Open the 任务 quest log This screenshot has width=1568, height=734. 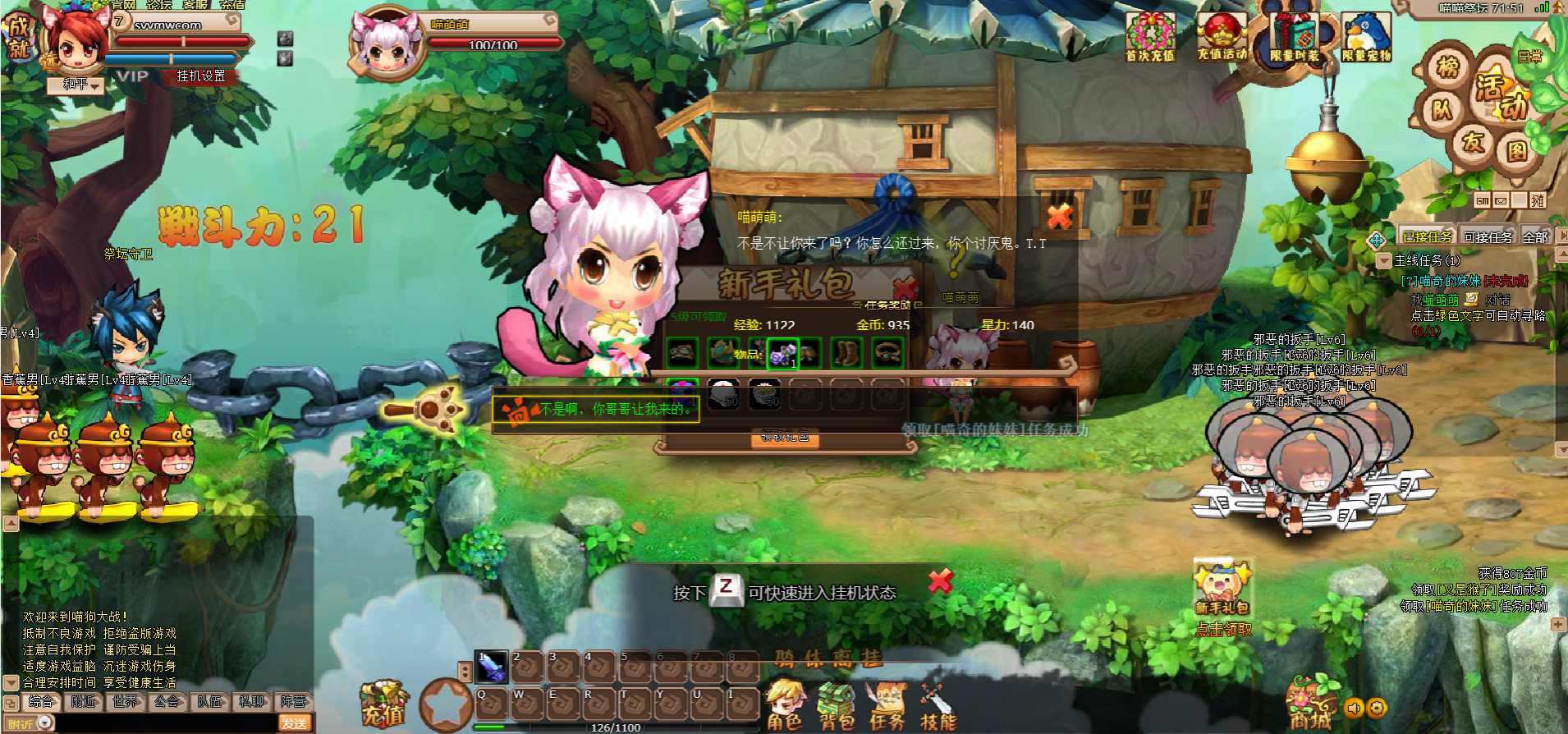click(x=887, y=705)
